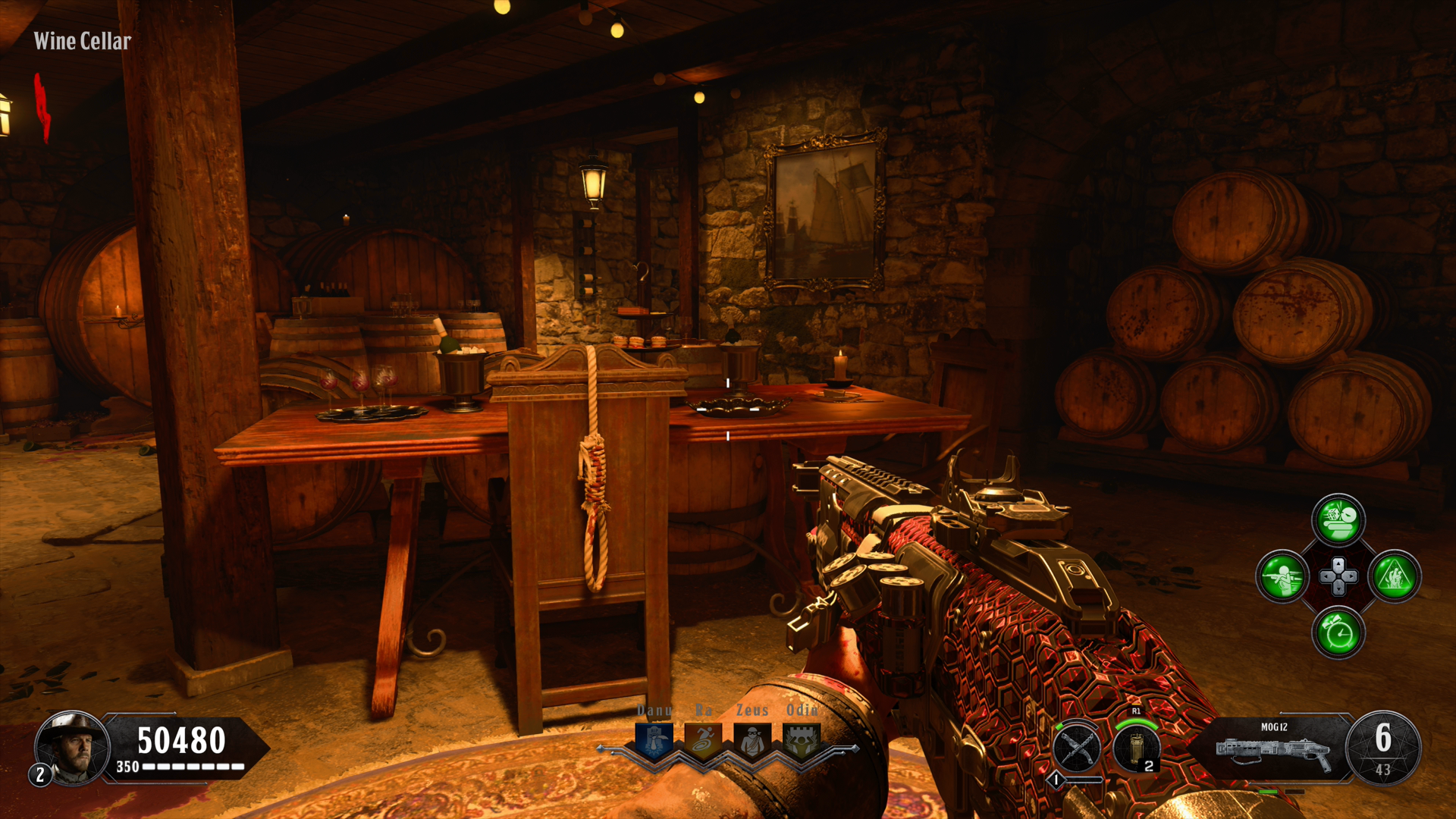Click the cowboy character portrait
The width and height of the screenshot is (1456, 819).
[72, 748]
